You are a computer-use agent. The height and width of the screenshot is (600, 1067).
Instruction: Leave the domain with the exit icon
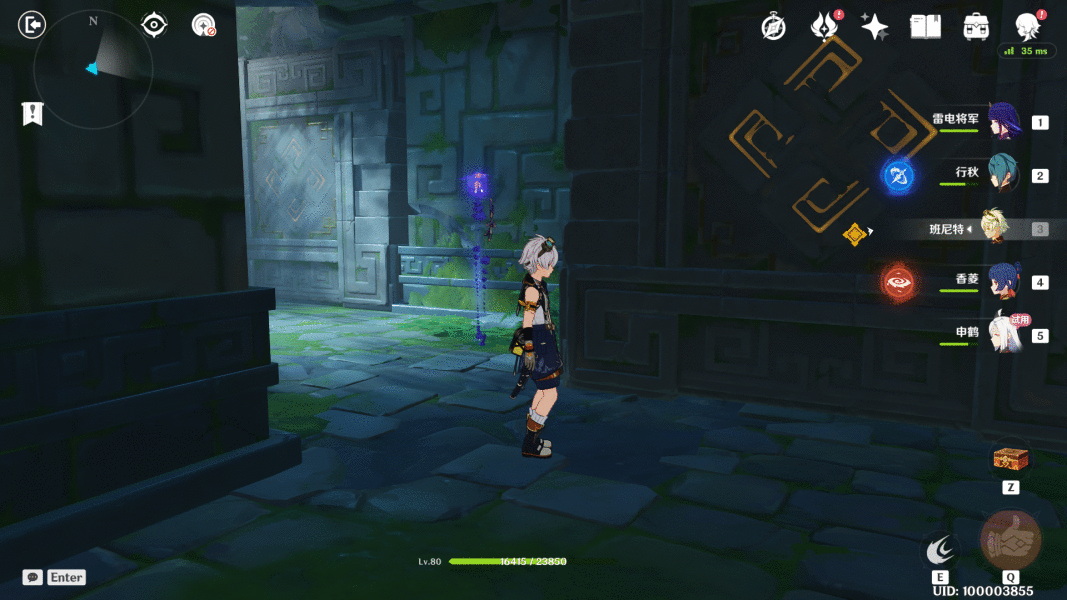click(x=32, y=25)
